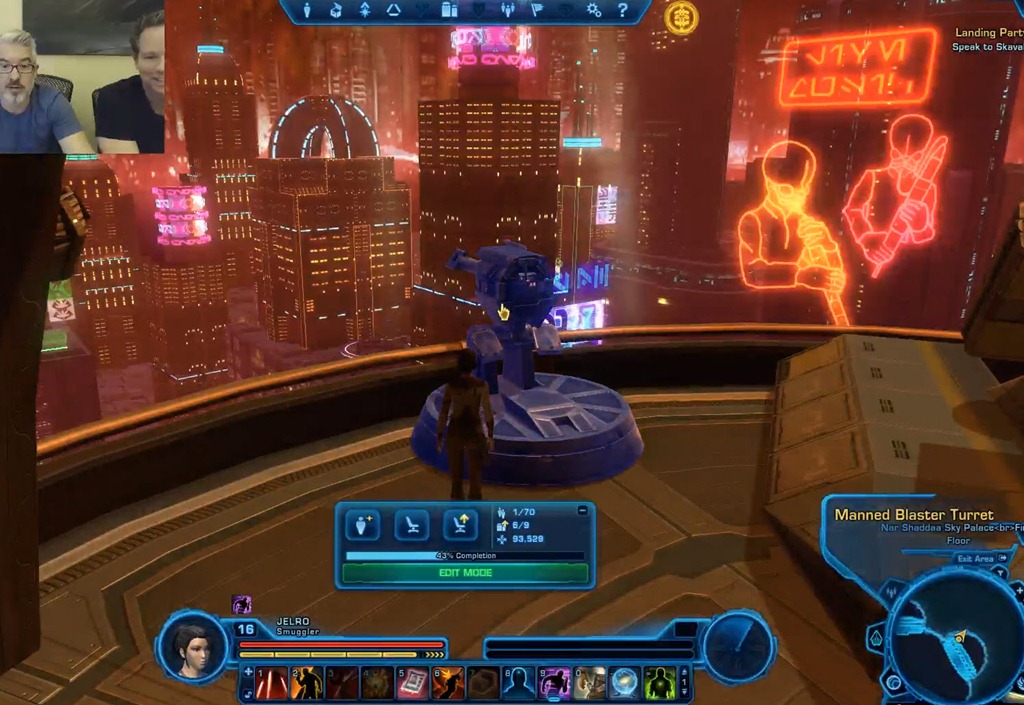Use the green glowing figure ability
Image resolution: width=1024 pixels, height=705 pixels.
pyautogui.click(x=660, y=683)
